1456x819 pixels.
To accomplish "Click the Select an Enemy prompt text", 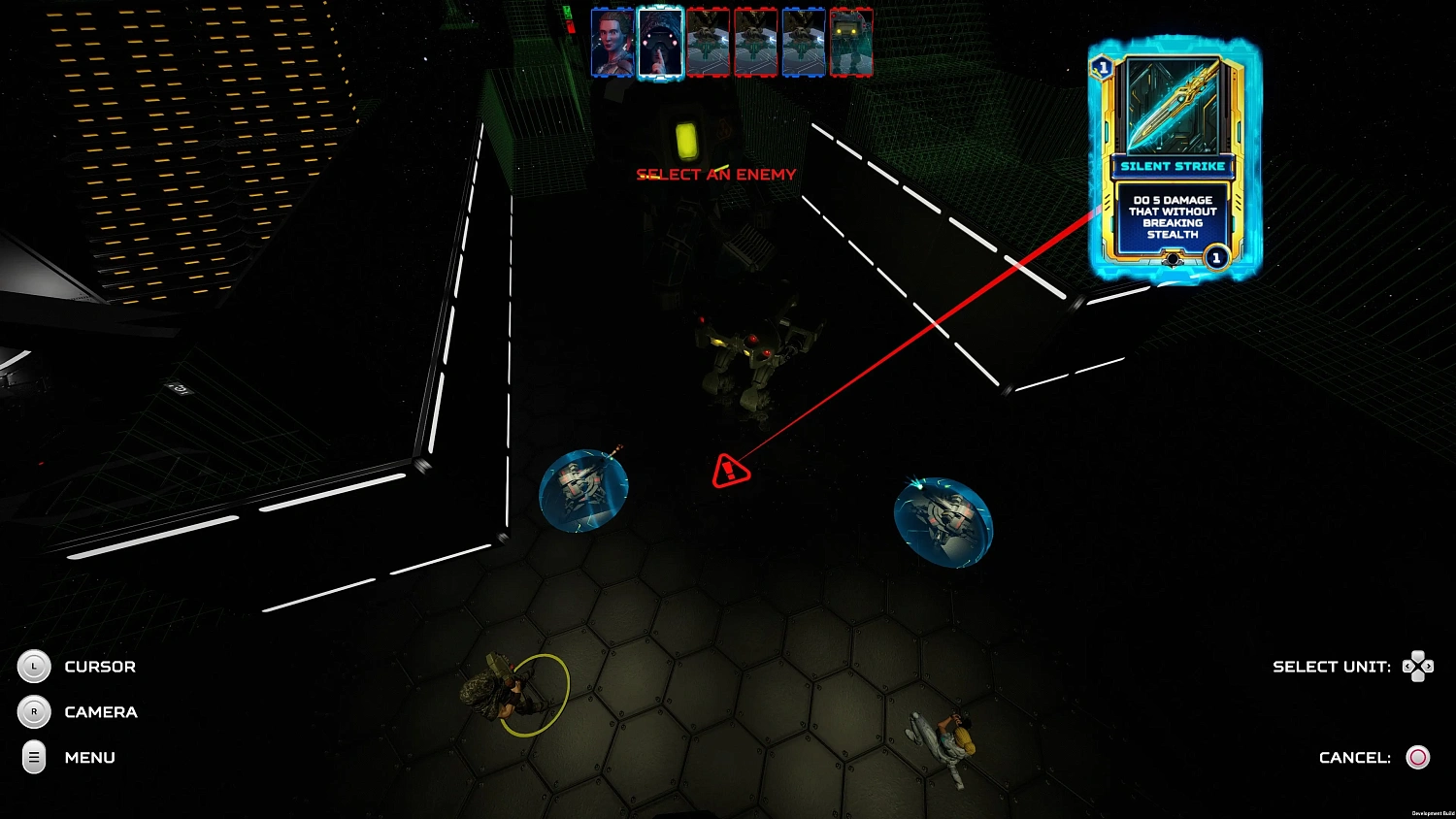I will 715,175.
